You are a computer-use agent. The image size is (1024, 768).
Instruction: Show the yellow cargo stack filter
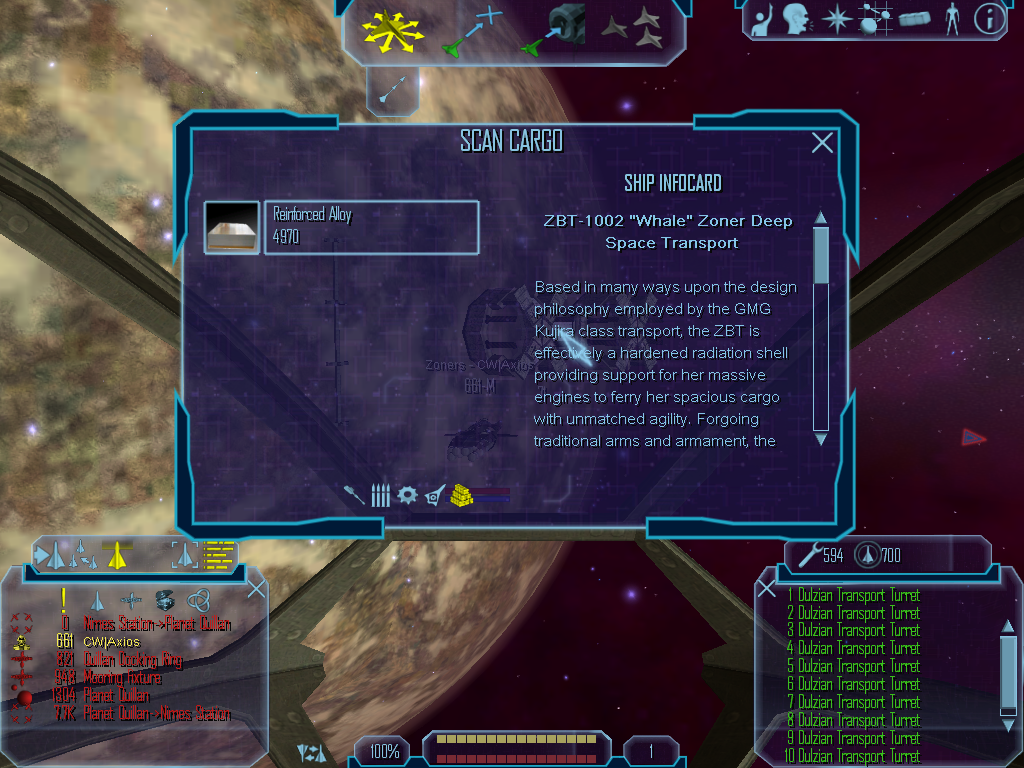coord(461,495)
